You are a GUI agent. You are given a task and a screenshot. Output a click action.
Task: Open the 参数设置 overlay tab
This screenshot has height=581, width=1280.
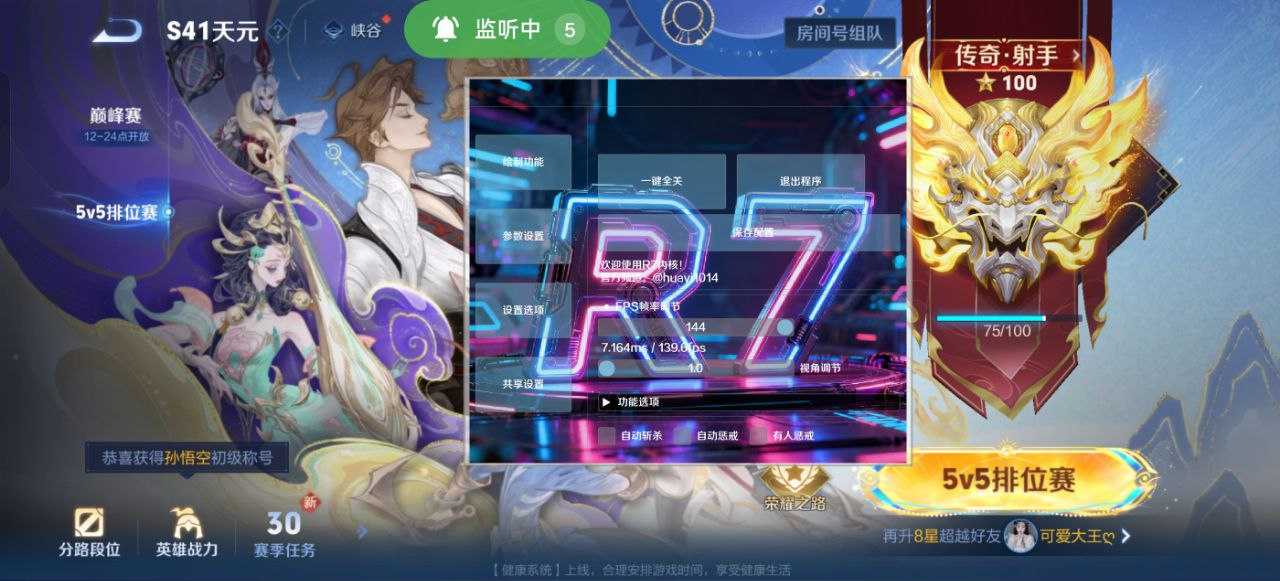click(x=523, y=236)
